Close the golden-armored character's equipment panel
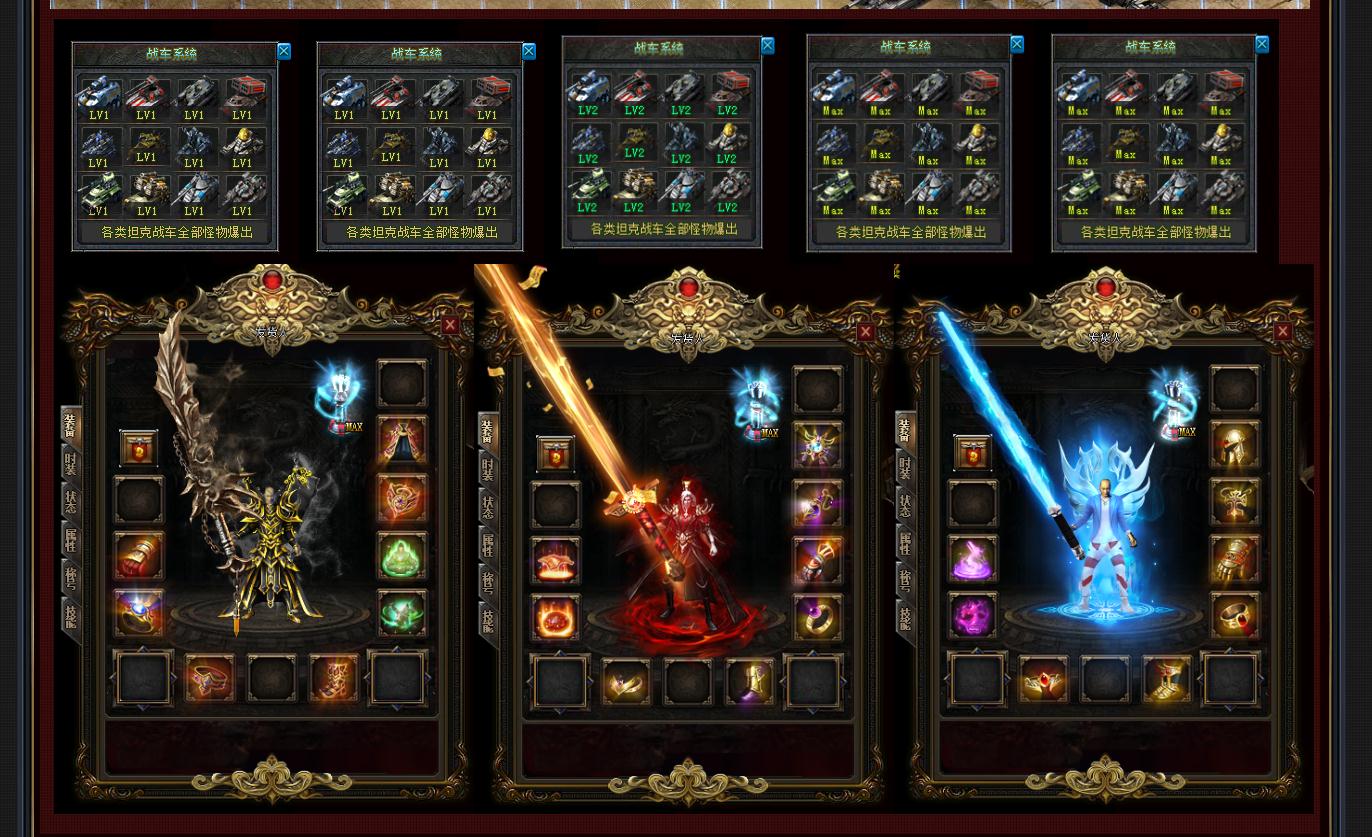 [x=450, y=325]
